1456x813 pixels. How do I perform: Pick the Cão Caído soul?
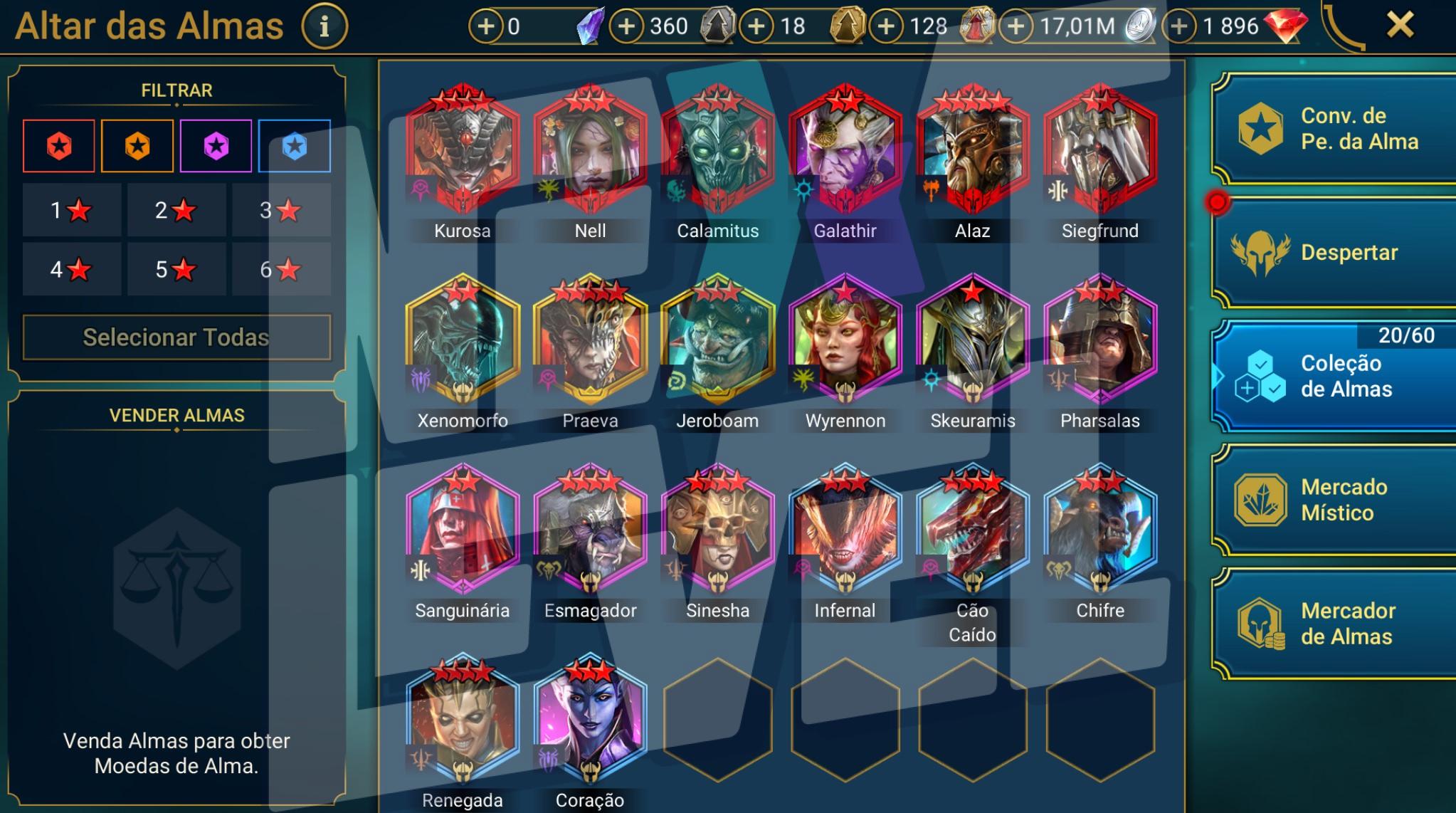(x=973, y=531)
